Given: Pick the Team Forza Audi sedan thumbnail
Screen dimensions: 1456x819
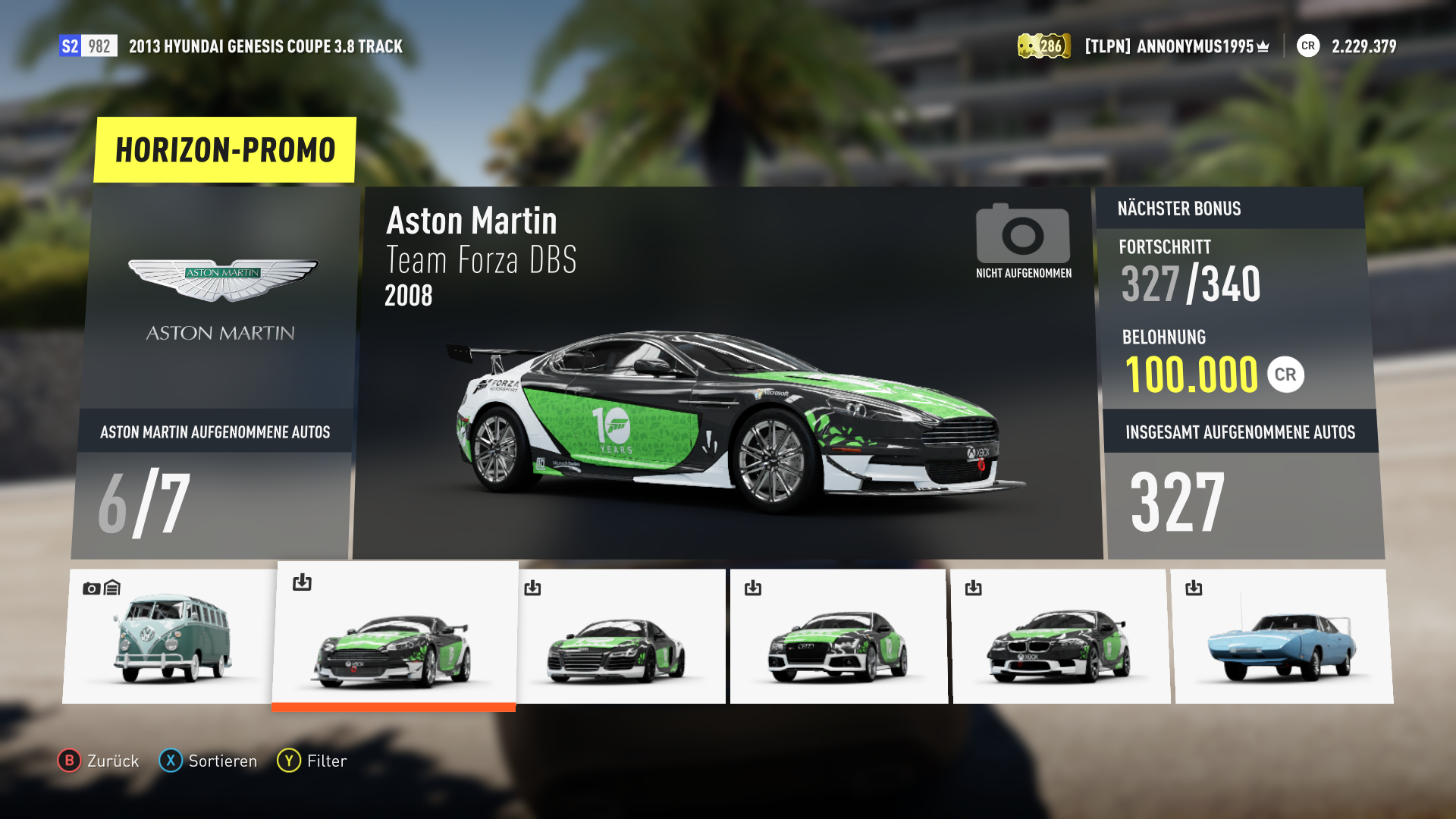Looking at the screenshot, I should (x=838, y=637).
